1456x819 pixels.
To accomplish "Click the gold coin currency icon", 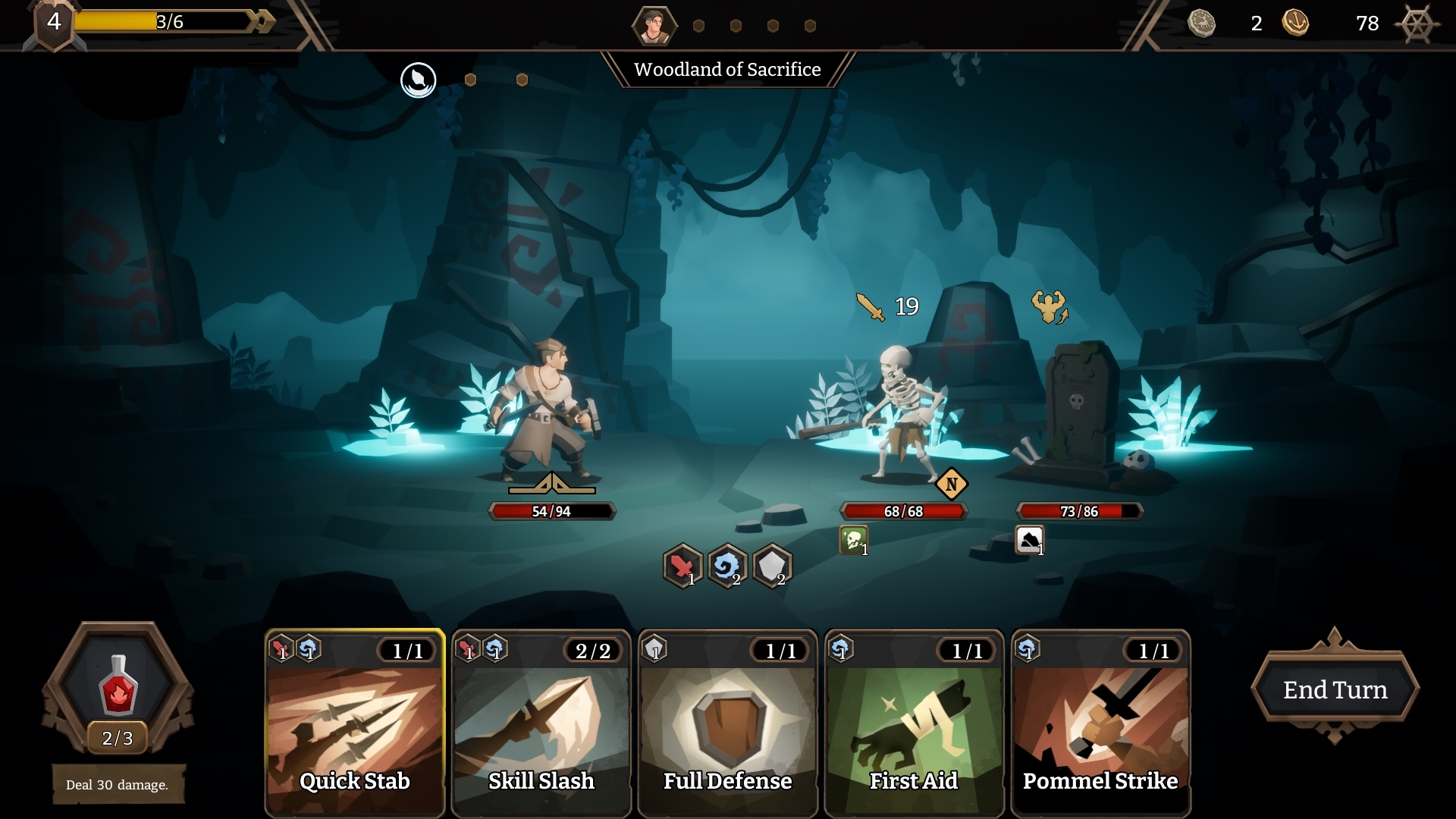I will pyautogui.click(x=1295, y=23).
